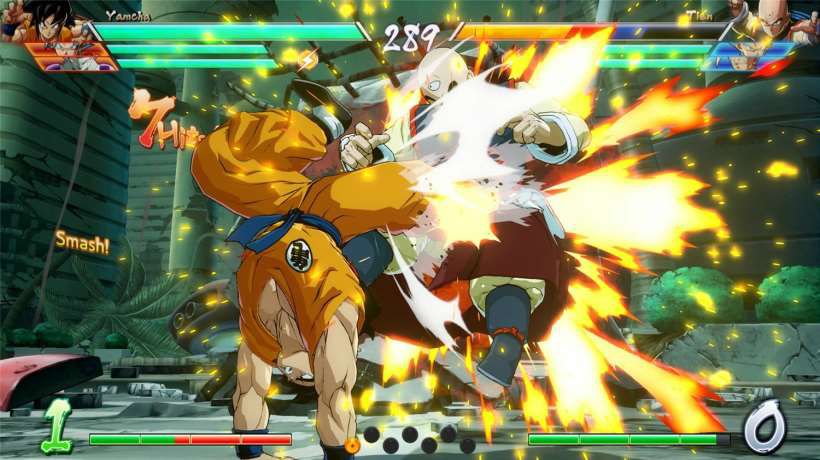This screenshot has width=820, height=460.
Task: Click Tien's character portrait
Action: point(785,20)
